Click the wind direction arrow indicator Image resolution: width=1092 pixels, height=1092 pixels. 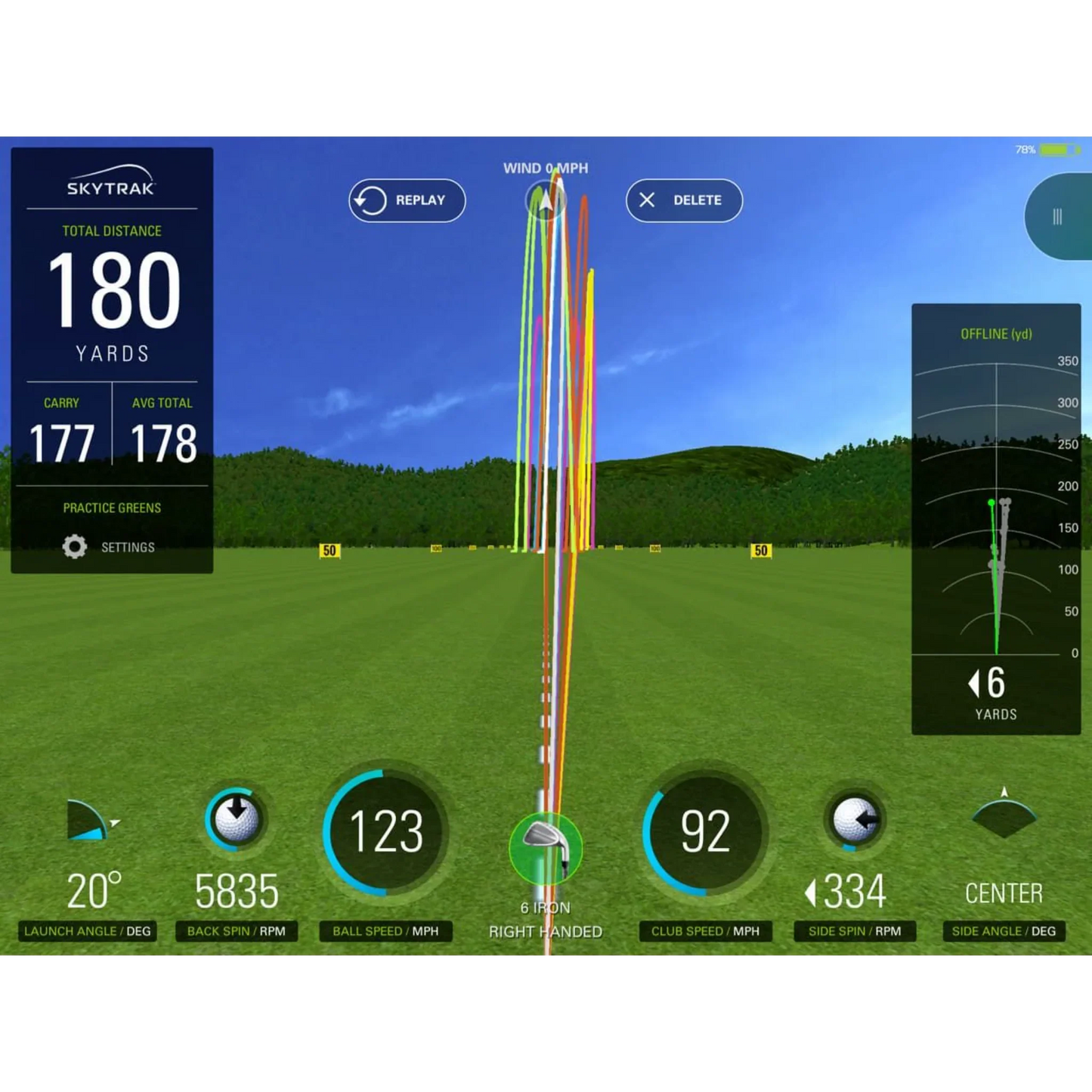click(x=545, y=200)
